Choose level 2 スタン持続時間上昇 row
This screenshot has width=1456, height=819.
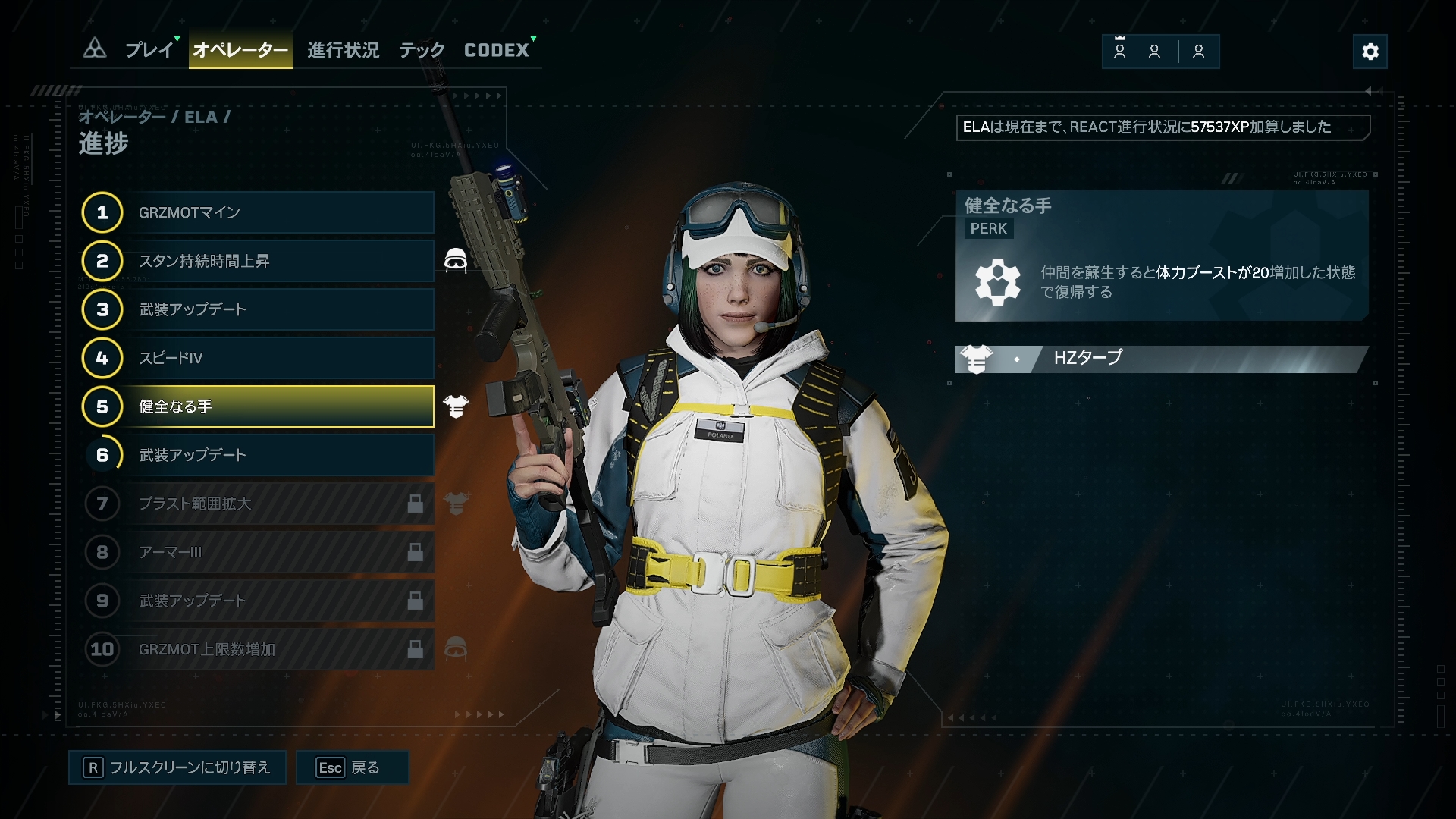(x=258, y=261)
